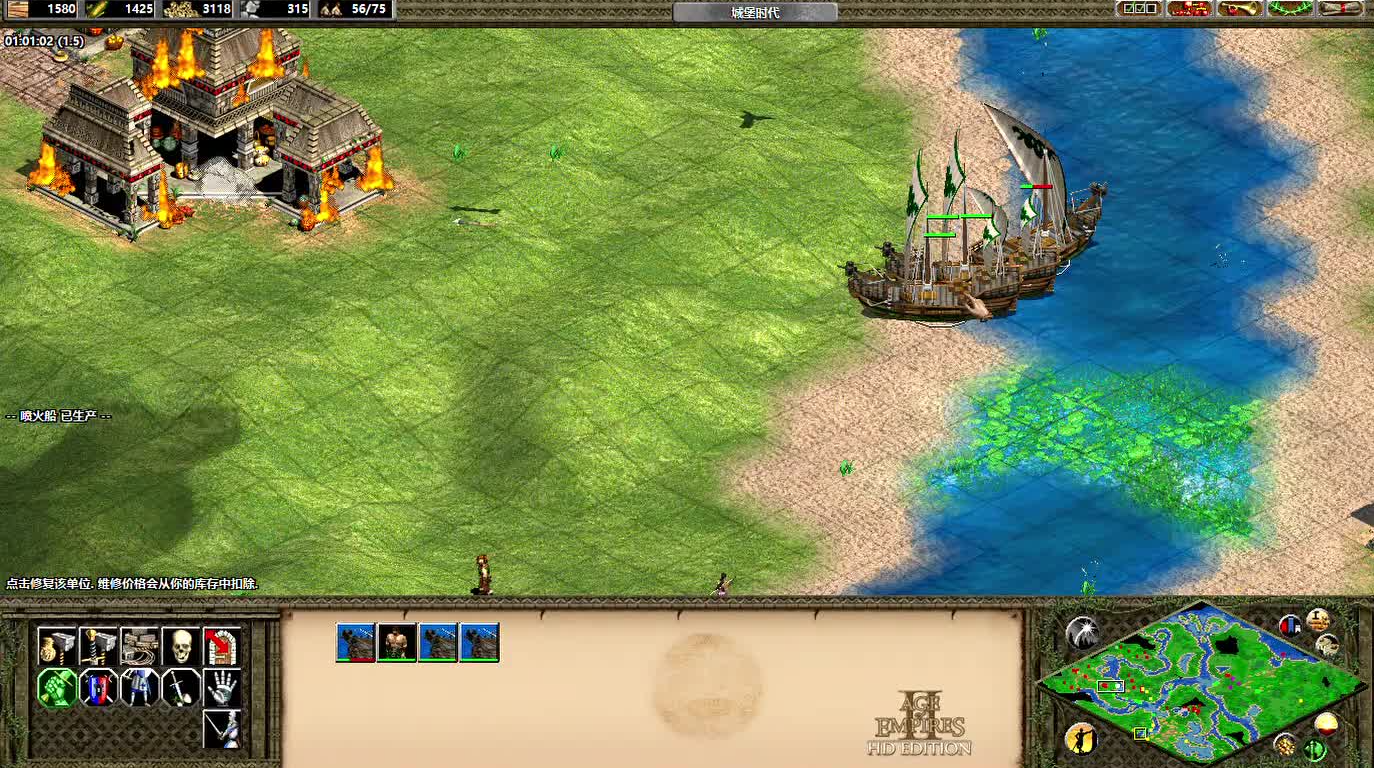This screenshot has width=1374, height=768.
Task: Choose the green fist aggressive stance
Action: point(57,688)
